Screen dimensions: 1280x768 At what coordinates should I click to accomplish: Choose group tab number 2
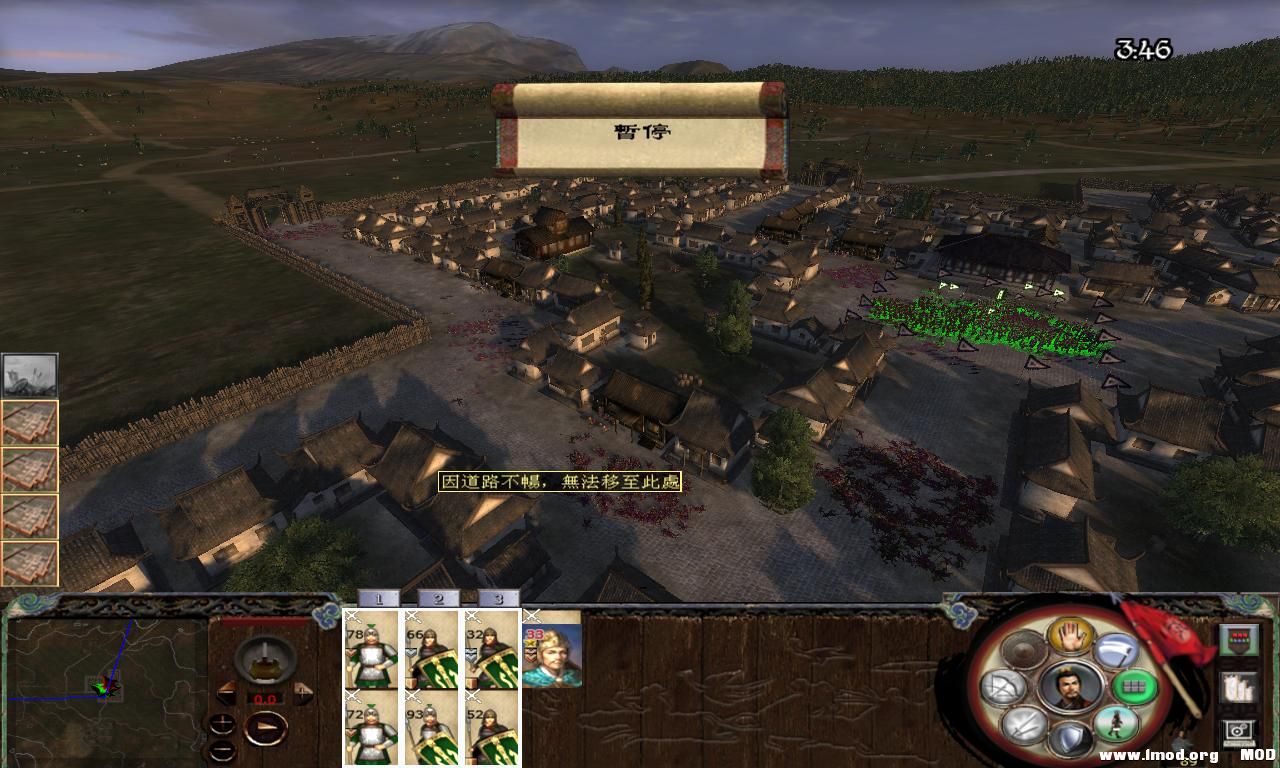pyautogui.click(x=438, y=598)
